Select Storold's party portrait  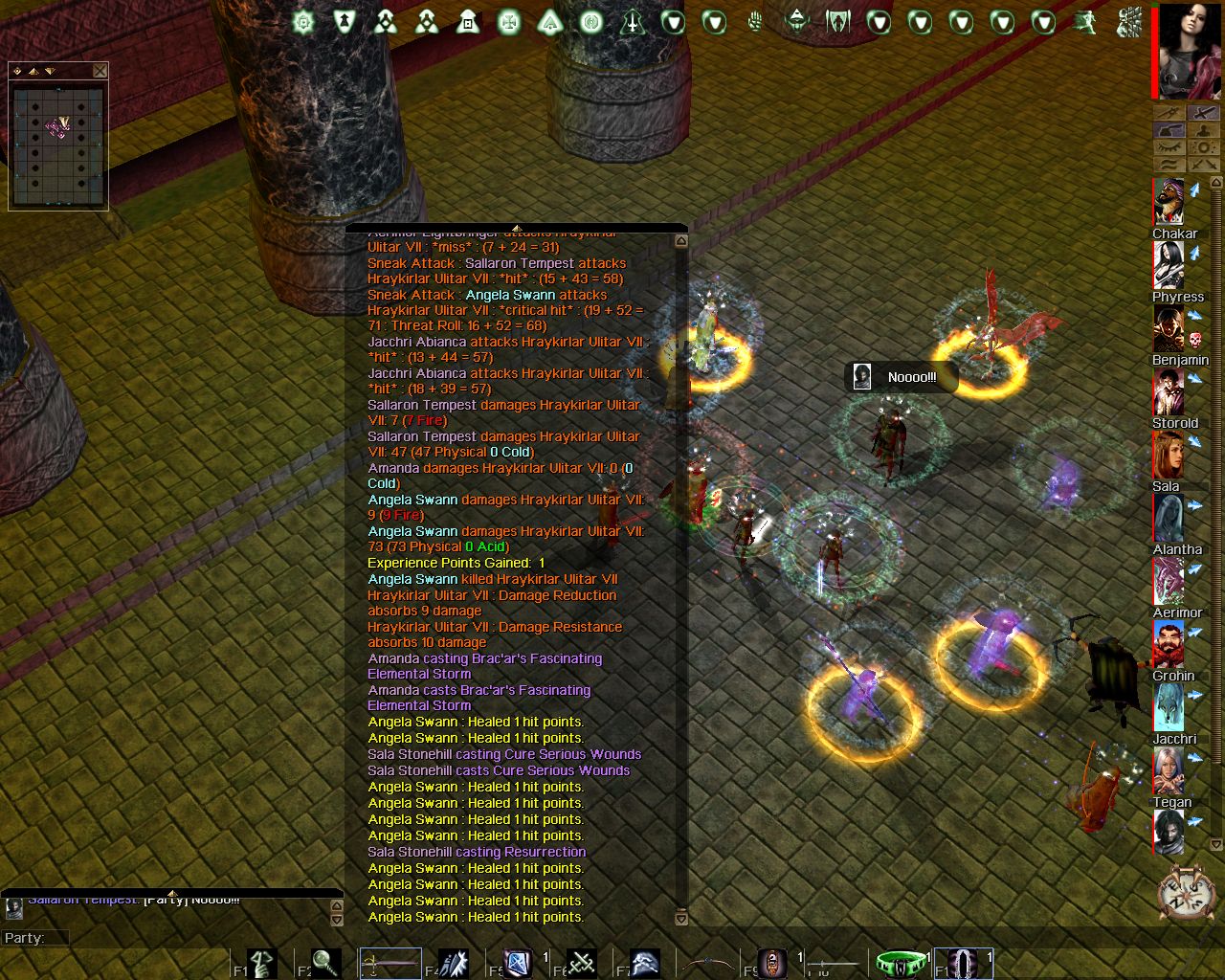click(x=1168, y=392)
